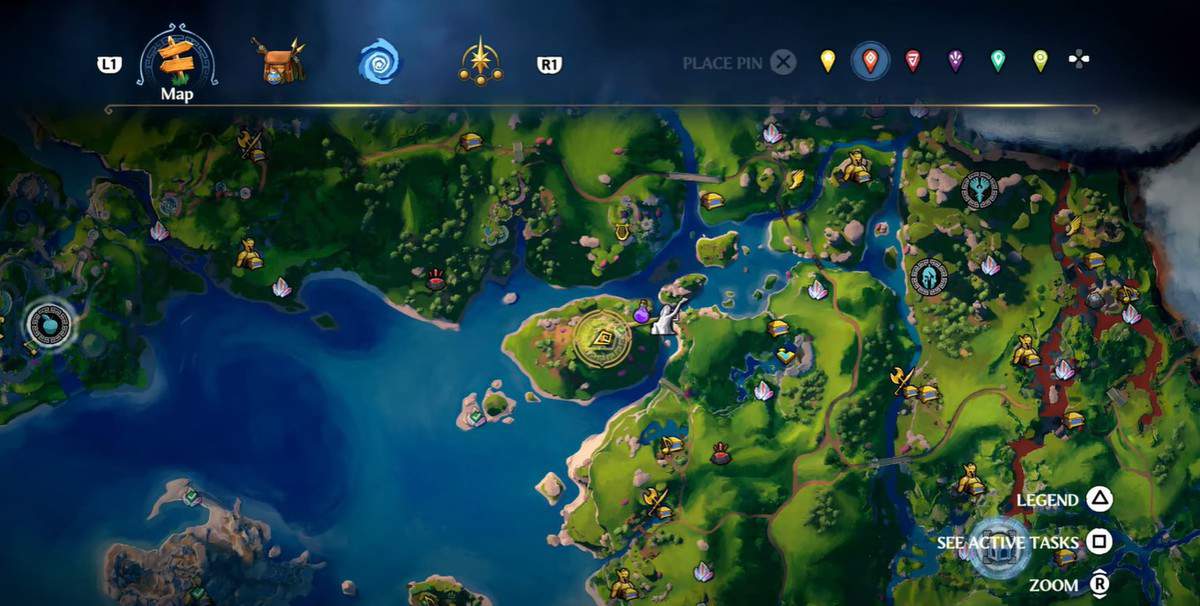Choose the yellow map pin
This screenshot has height=606, width=1200.
(x=828, y=61)
